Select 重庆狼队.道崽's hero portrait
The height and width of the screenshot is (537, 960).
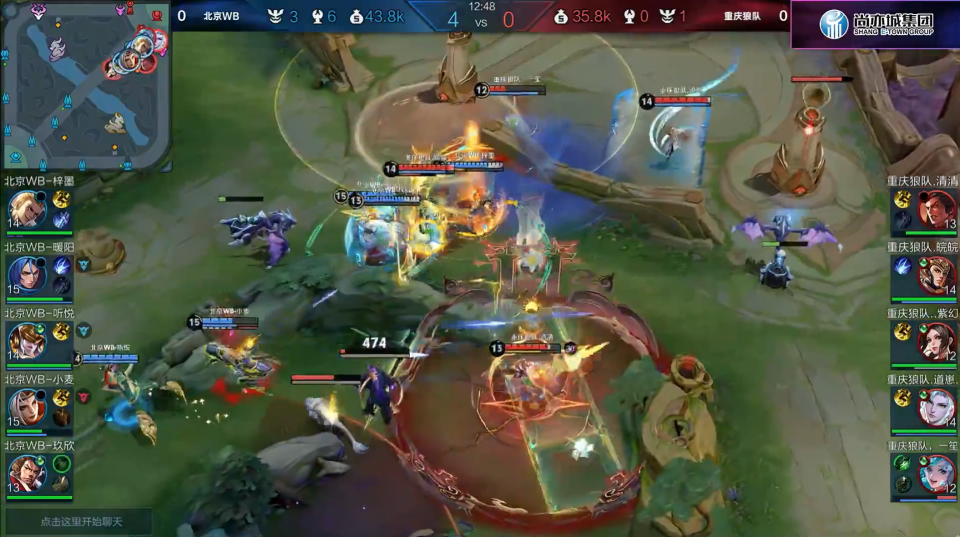point(937,406)
